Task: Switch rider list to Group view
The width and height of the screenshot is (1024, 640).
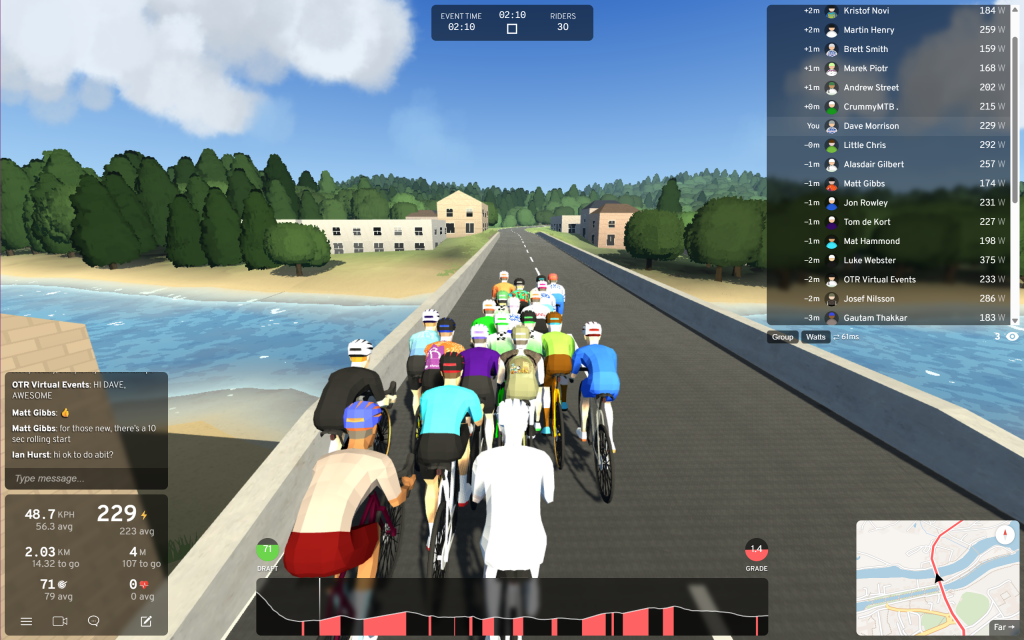Action: pos(782,337)
